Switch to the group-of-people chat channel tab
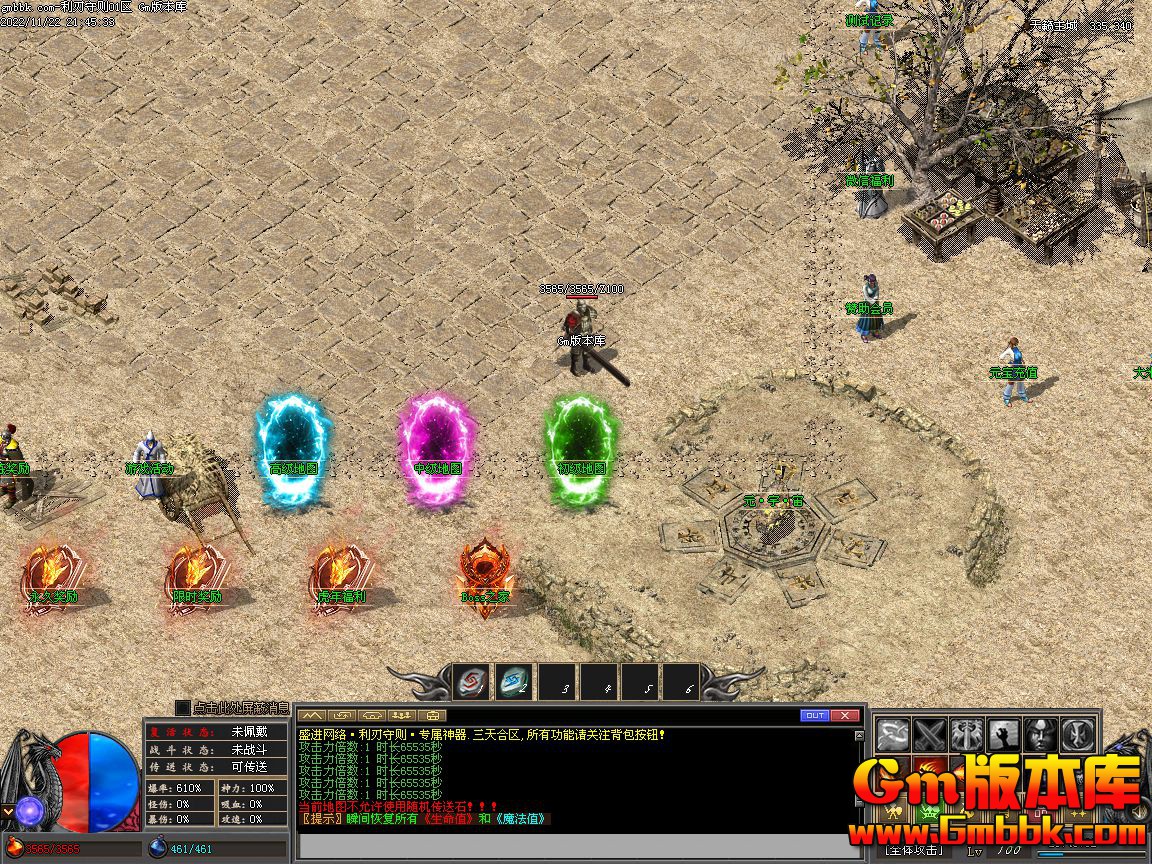Viewport: 1152px width, 864px height. point(402,716)
